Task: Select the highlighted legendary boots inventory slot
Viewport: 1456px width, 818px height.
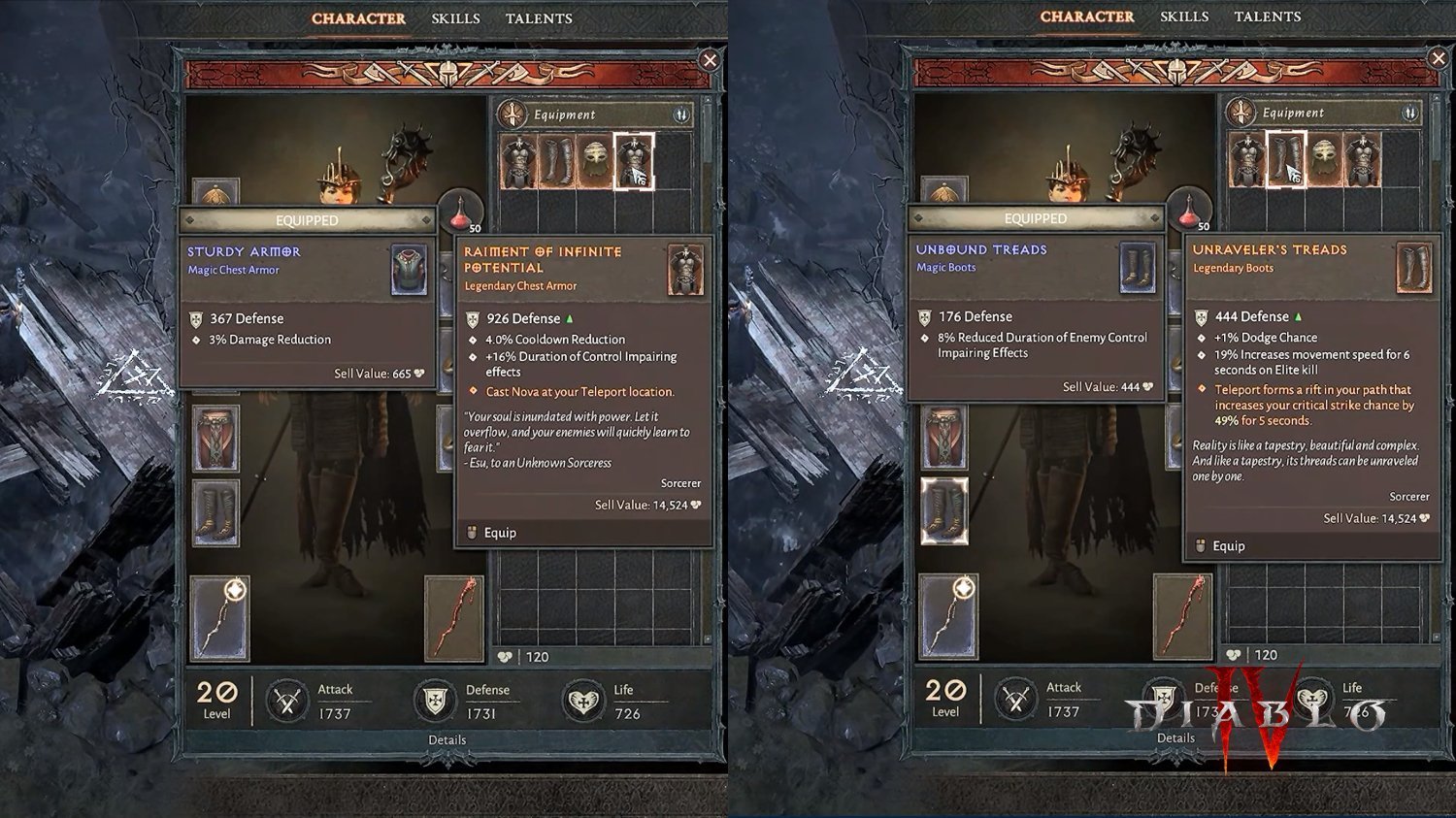Action: point(1286,160)
